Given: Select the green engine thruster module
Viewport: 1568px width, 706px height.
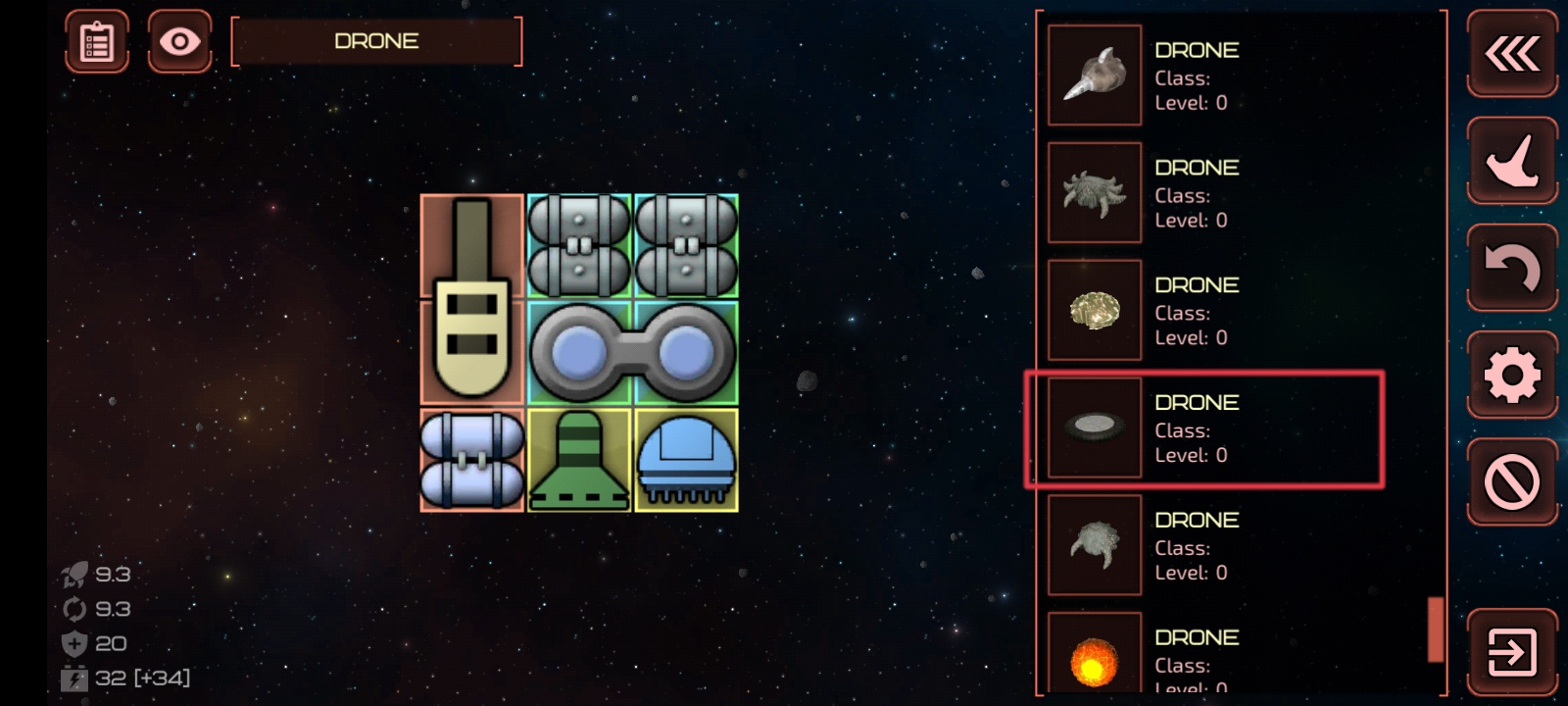Looking at the screenshot, I should [x=578, y=461].
